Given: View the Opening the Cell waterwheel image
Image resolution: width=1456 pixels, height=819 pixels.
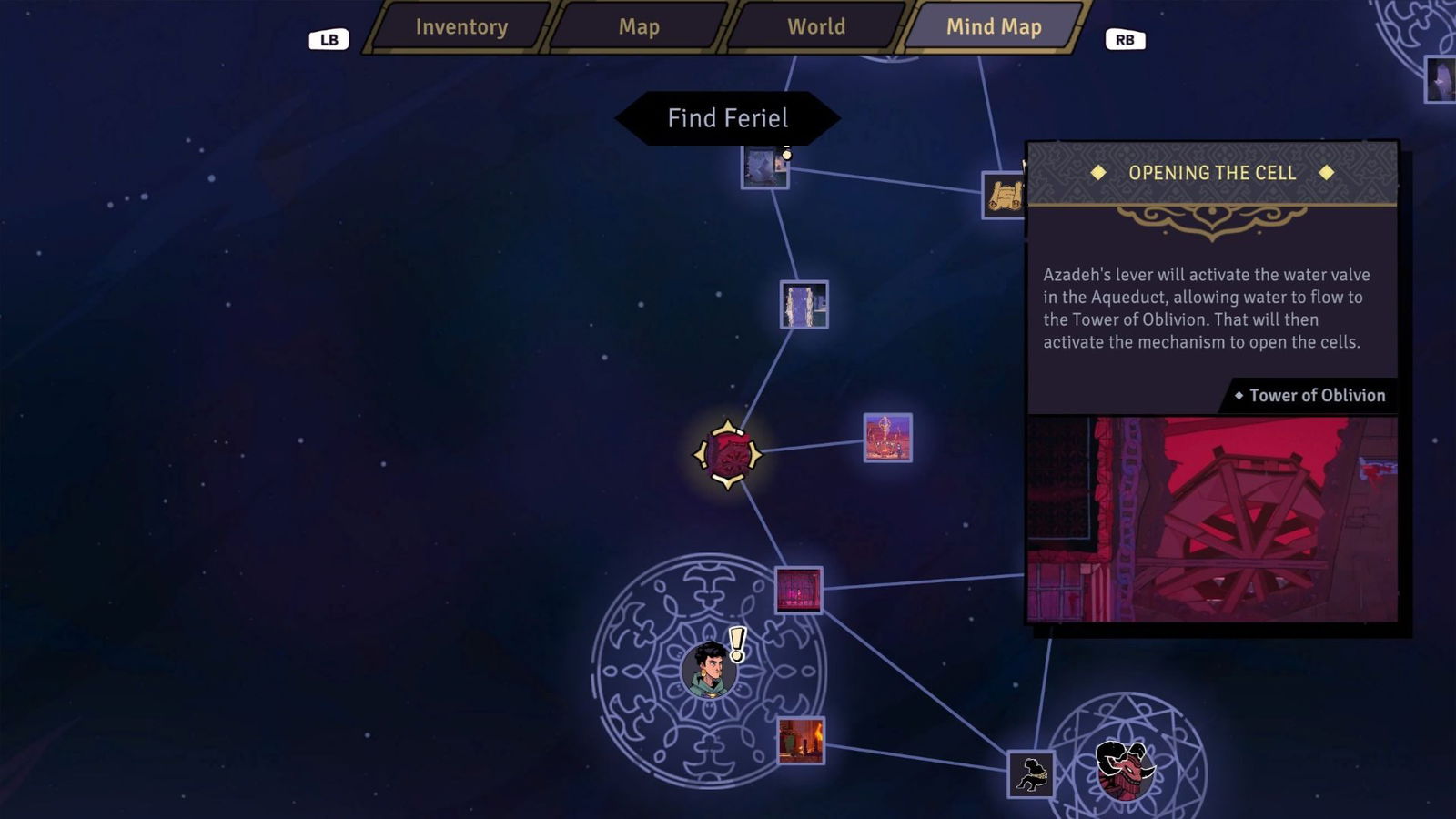Looking at the screenshot, I should coord(1212,520).
